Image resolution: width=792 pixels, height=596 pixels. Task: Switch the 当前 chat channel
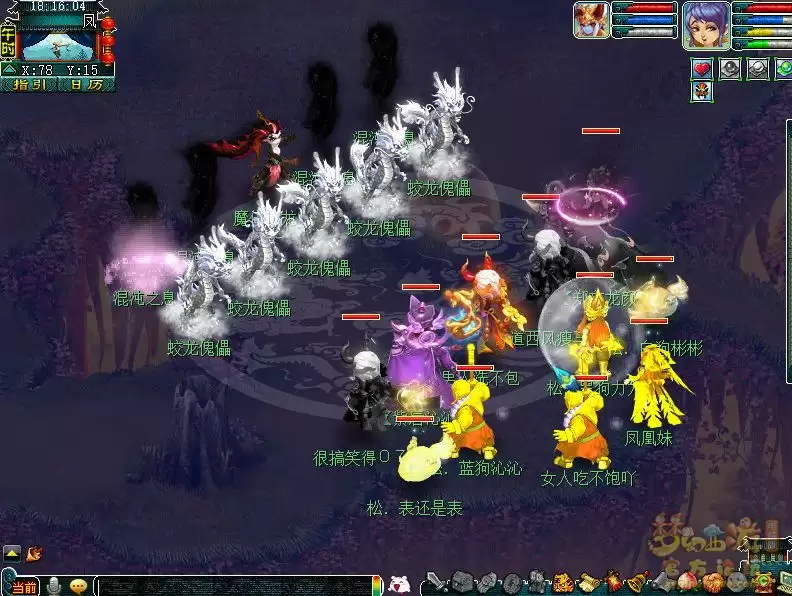(25, 586)
